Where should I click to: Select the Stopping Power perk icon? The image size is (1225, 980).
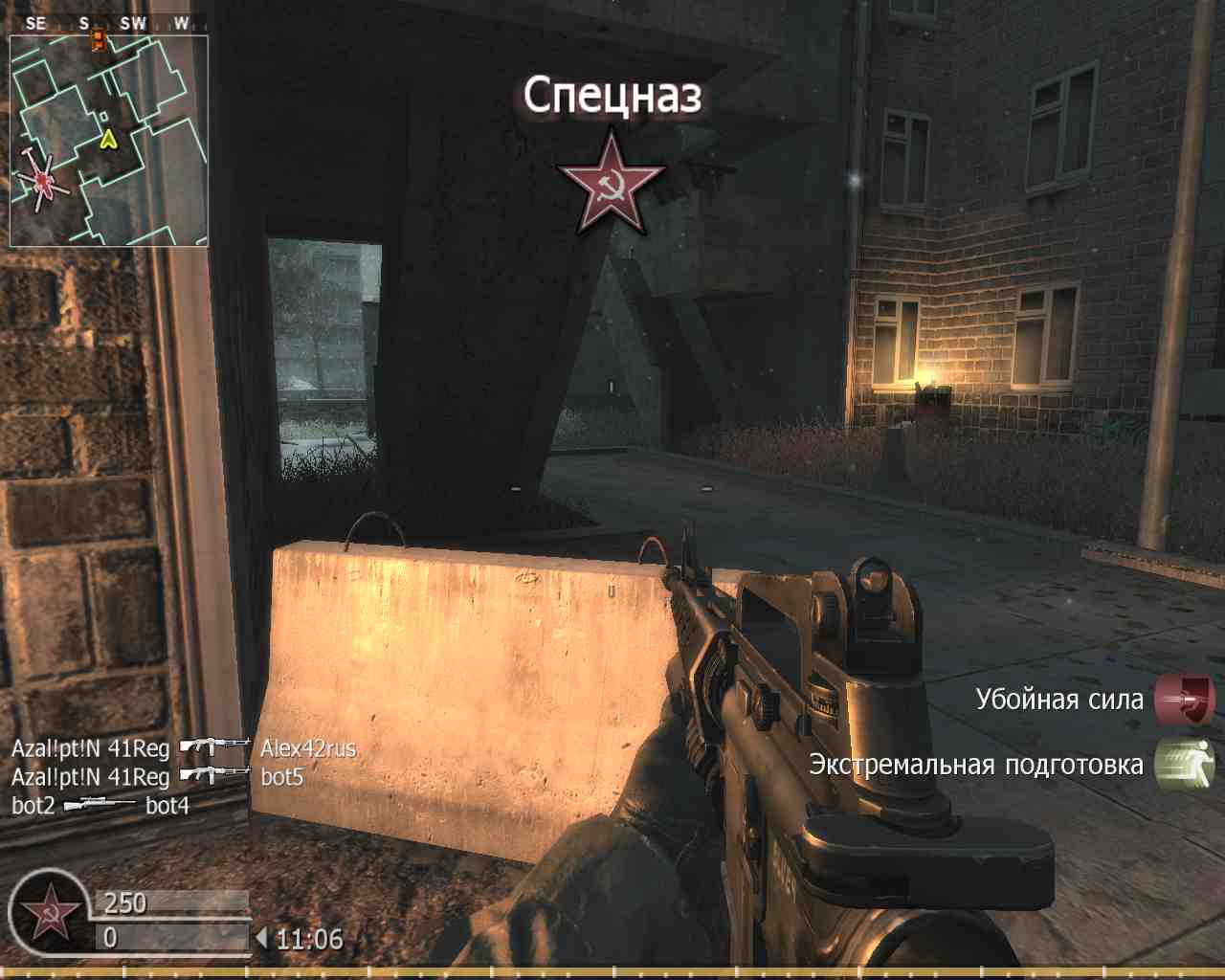[1182, 700]
